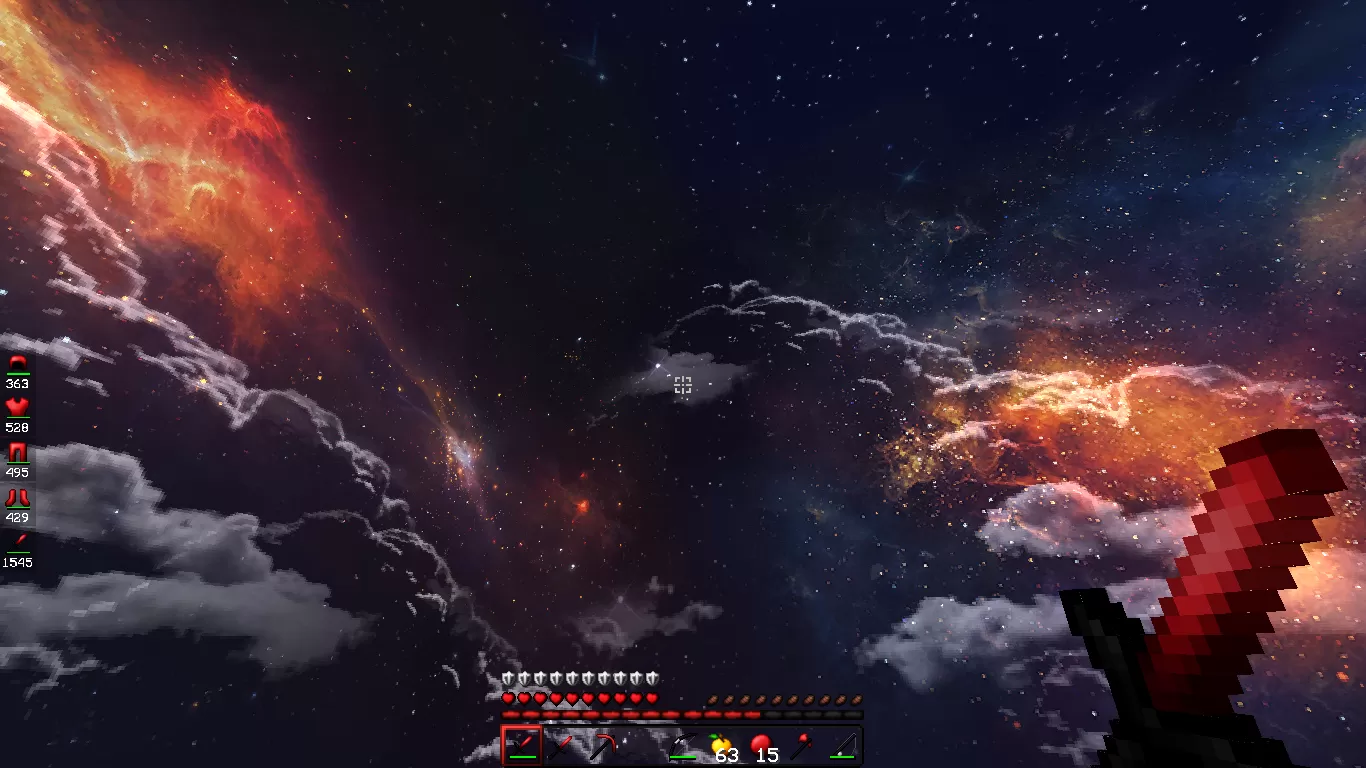Image resolution: width=1366 pixels, height=768 pixels.
Task: Select the highlighted red sword hotbar slot
Action: pyautogui.click(x=522, y=746)
